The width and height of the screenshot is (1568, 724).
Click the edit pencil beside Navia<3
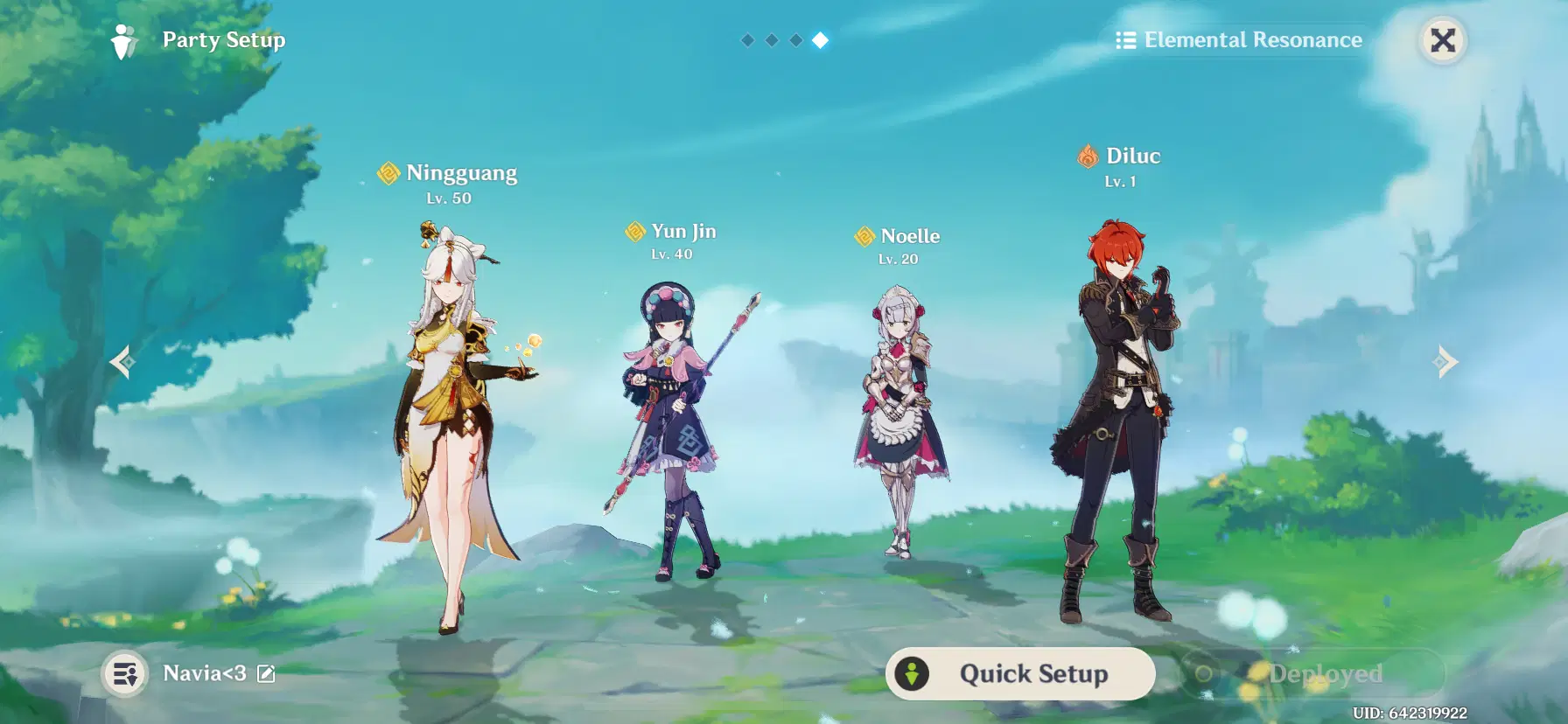[265, 673]
